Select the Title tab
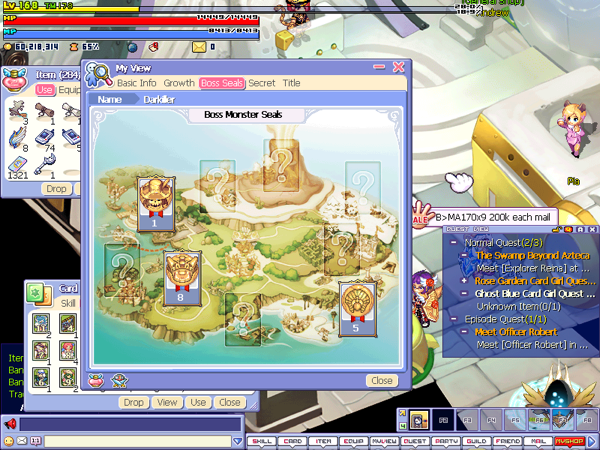This screenshot has height=450, width=600. pyautogui.click(x=291, y=83)
